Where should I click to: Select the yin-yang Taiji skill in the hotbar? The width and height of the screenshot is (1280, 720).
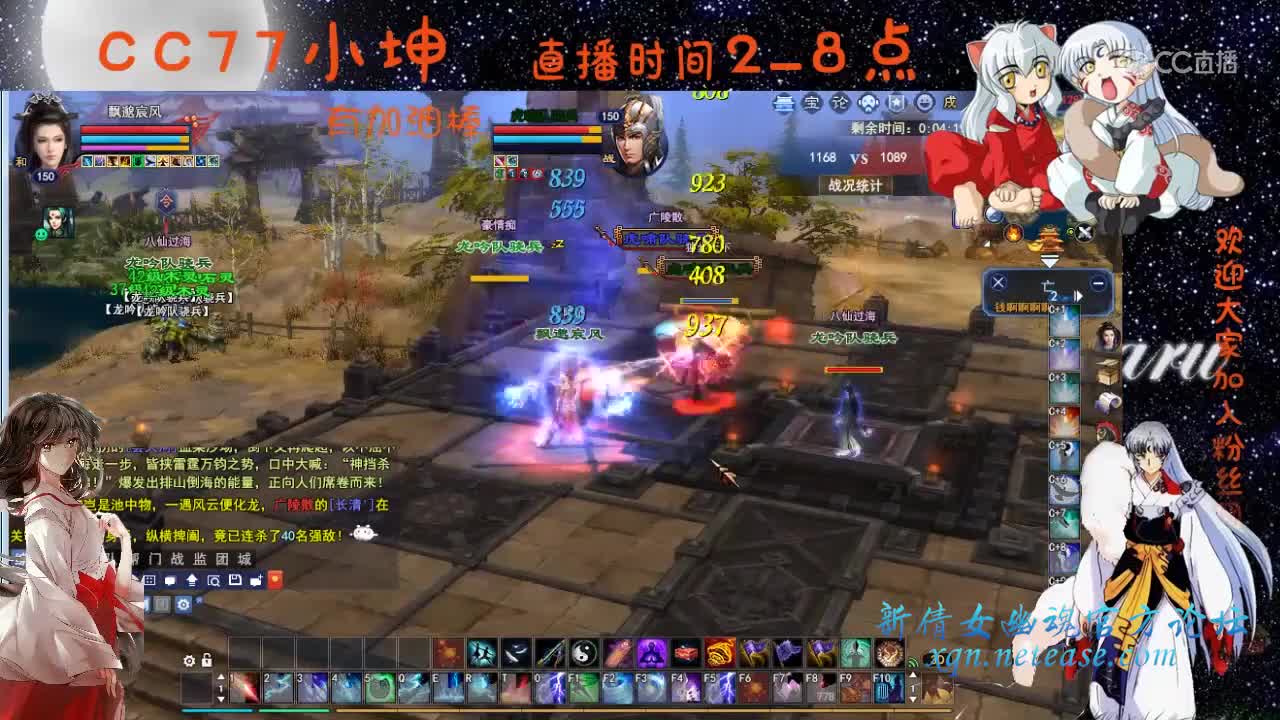pos(584,651)
